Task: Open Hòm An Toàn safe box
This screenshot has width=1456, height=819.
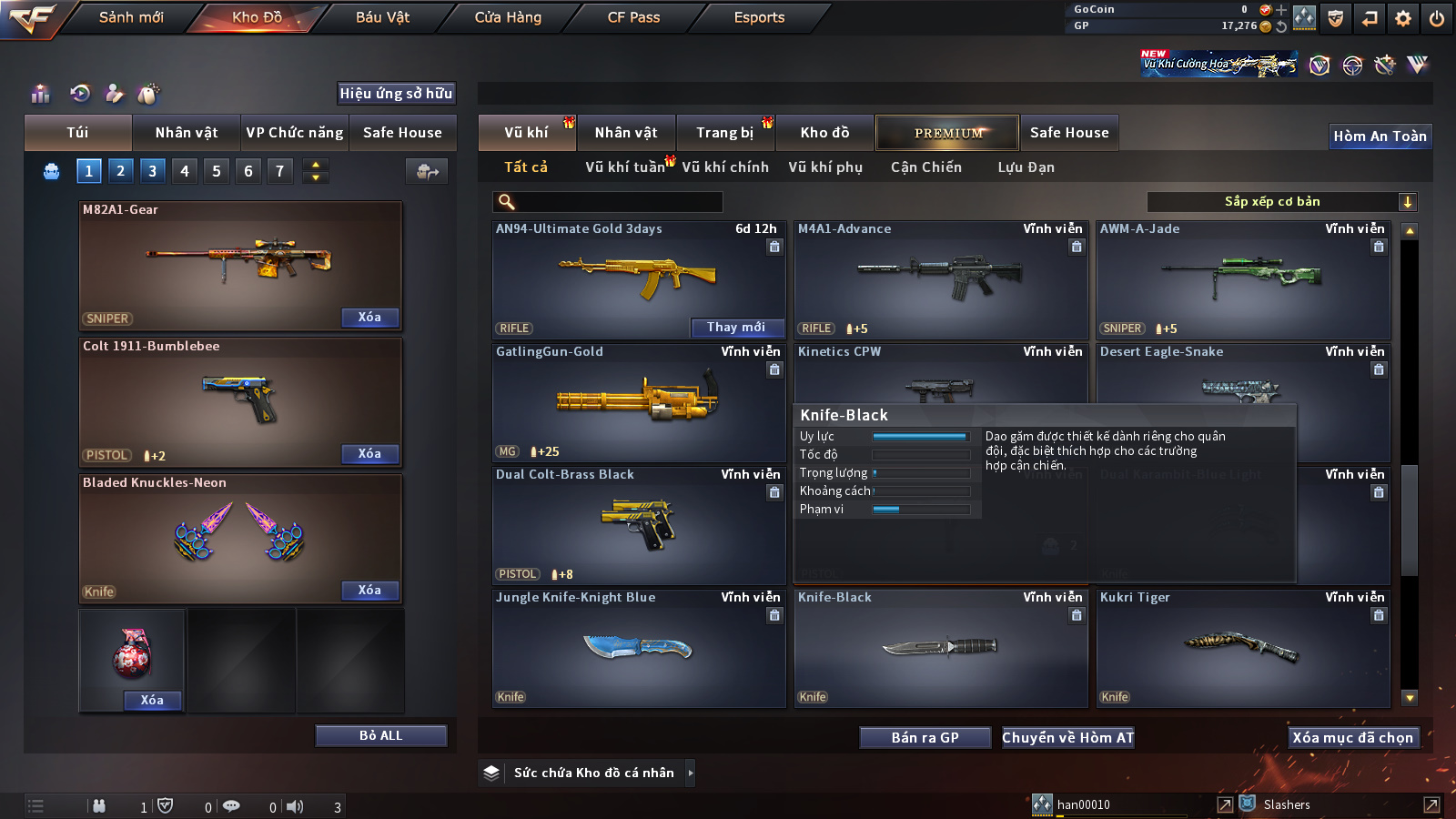Action: tap(1380, 136)
